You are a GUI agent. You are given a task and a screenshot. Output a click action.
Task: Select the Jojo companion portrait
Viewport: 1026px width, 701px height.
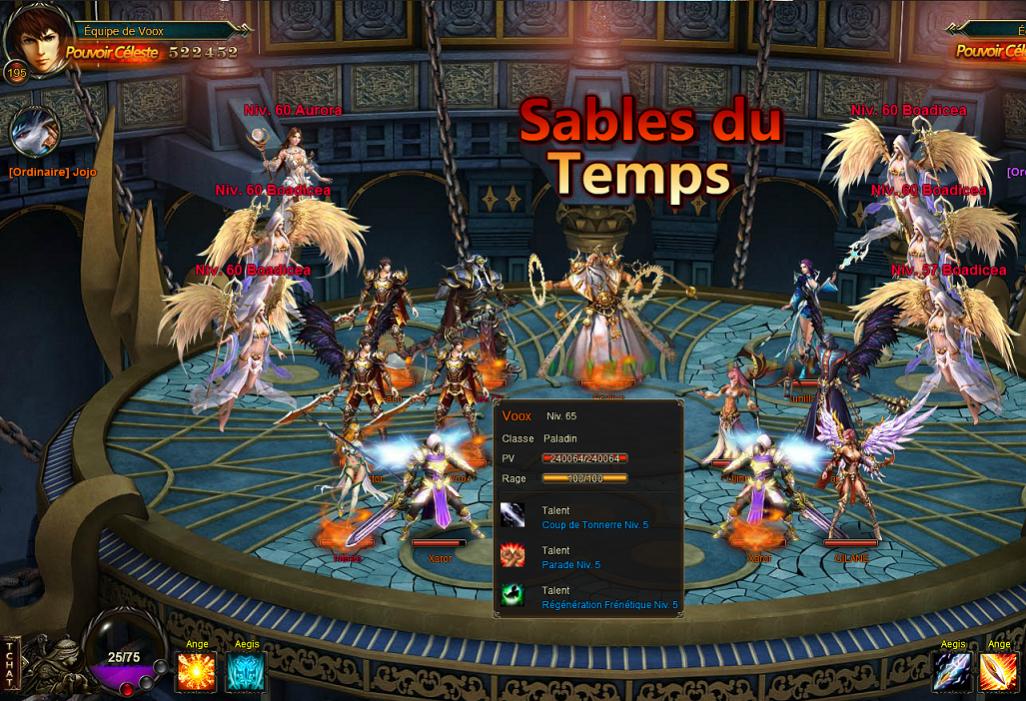(x=35, y=131)
